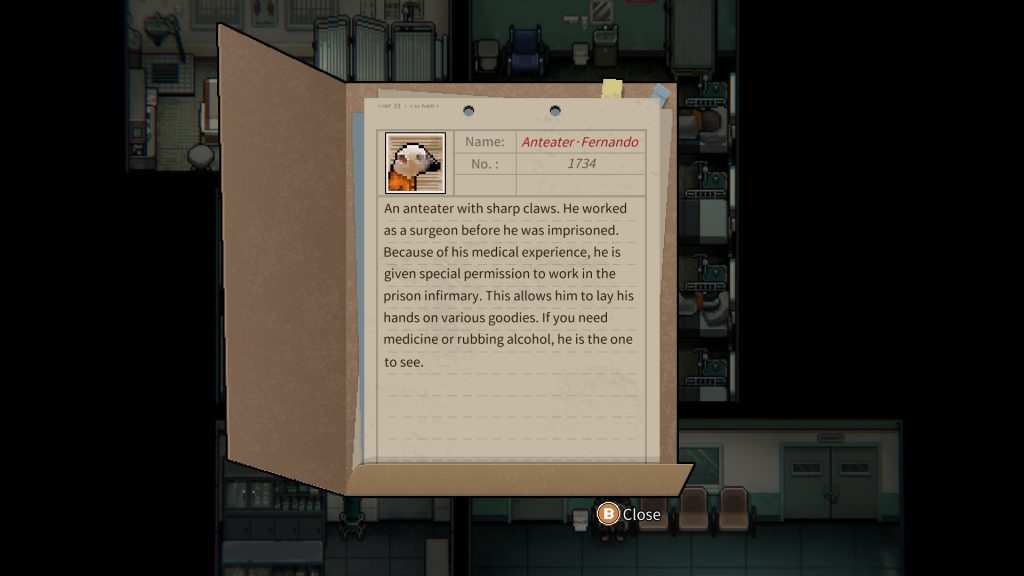
Task: Select Anteater Fernando's portrait photo
Action: click(415, 163)
